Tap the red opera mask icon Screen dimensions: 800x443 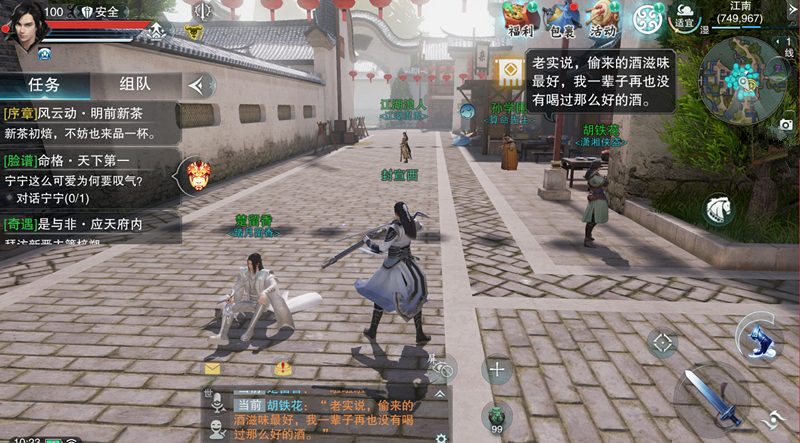click(198, 176)
